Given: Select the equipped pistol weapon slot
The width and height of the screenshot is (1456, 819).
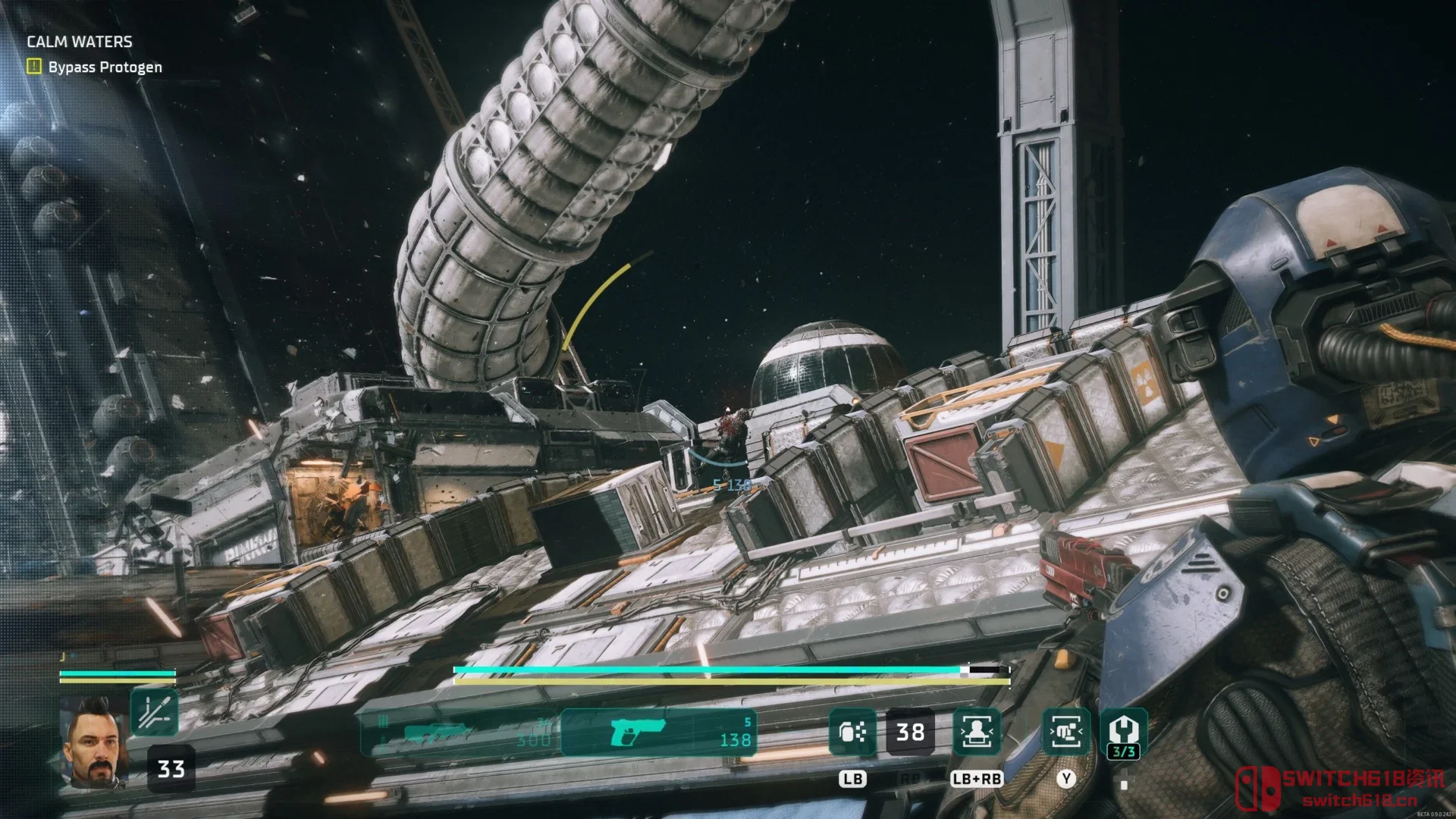Looking at the screenshot, I should click(x=658, y=733).
